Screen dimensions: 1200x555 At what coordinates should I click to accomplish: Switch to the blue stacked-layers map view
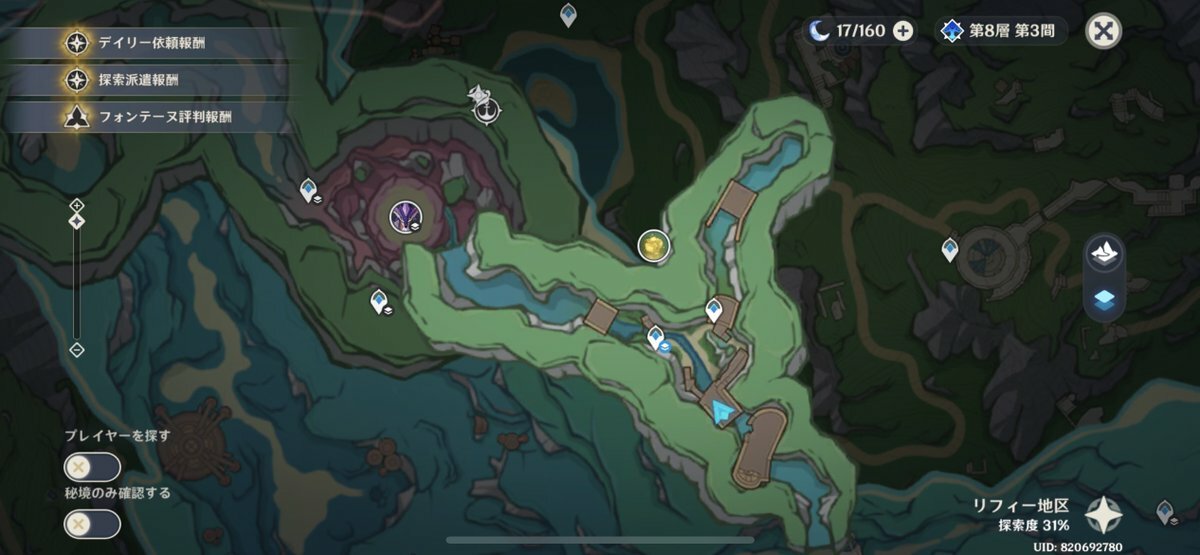[1105, 297]
